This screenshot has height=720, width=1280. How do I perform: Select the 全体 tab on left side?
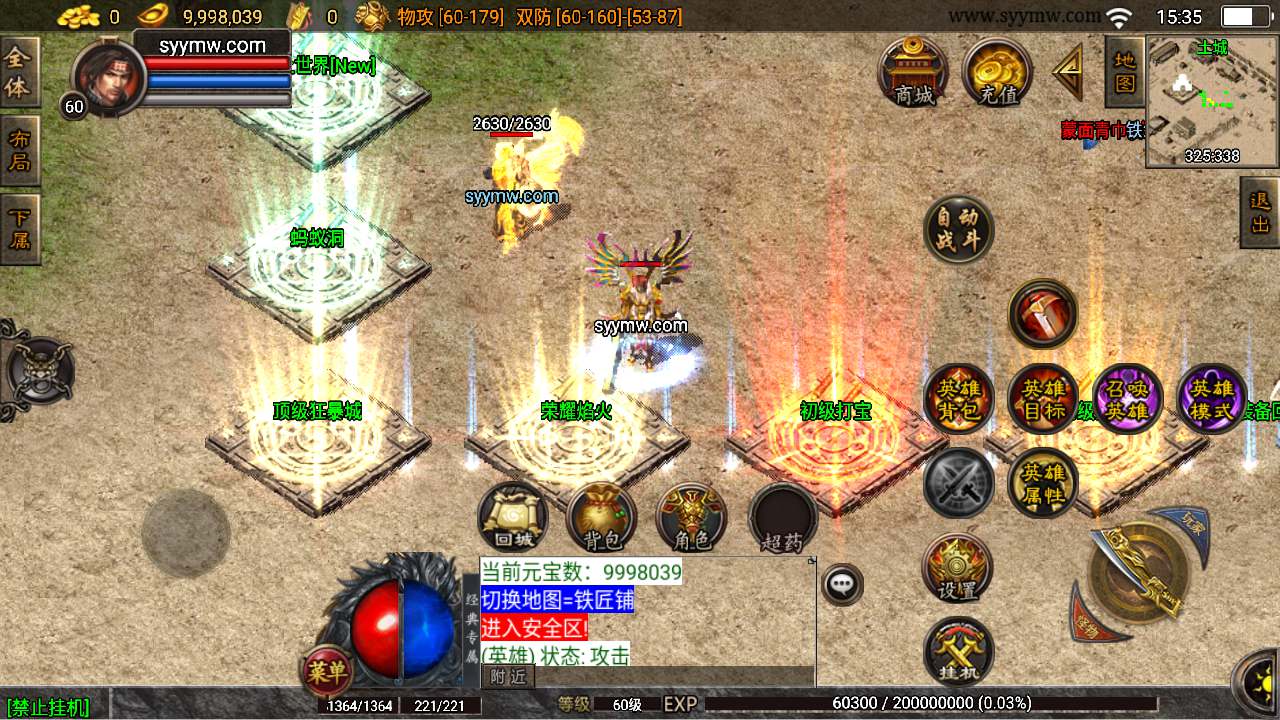point(18,73)
